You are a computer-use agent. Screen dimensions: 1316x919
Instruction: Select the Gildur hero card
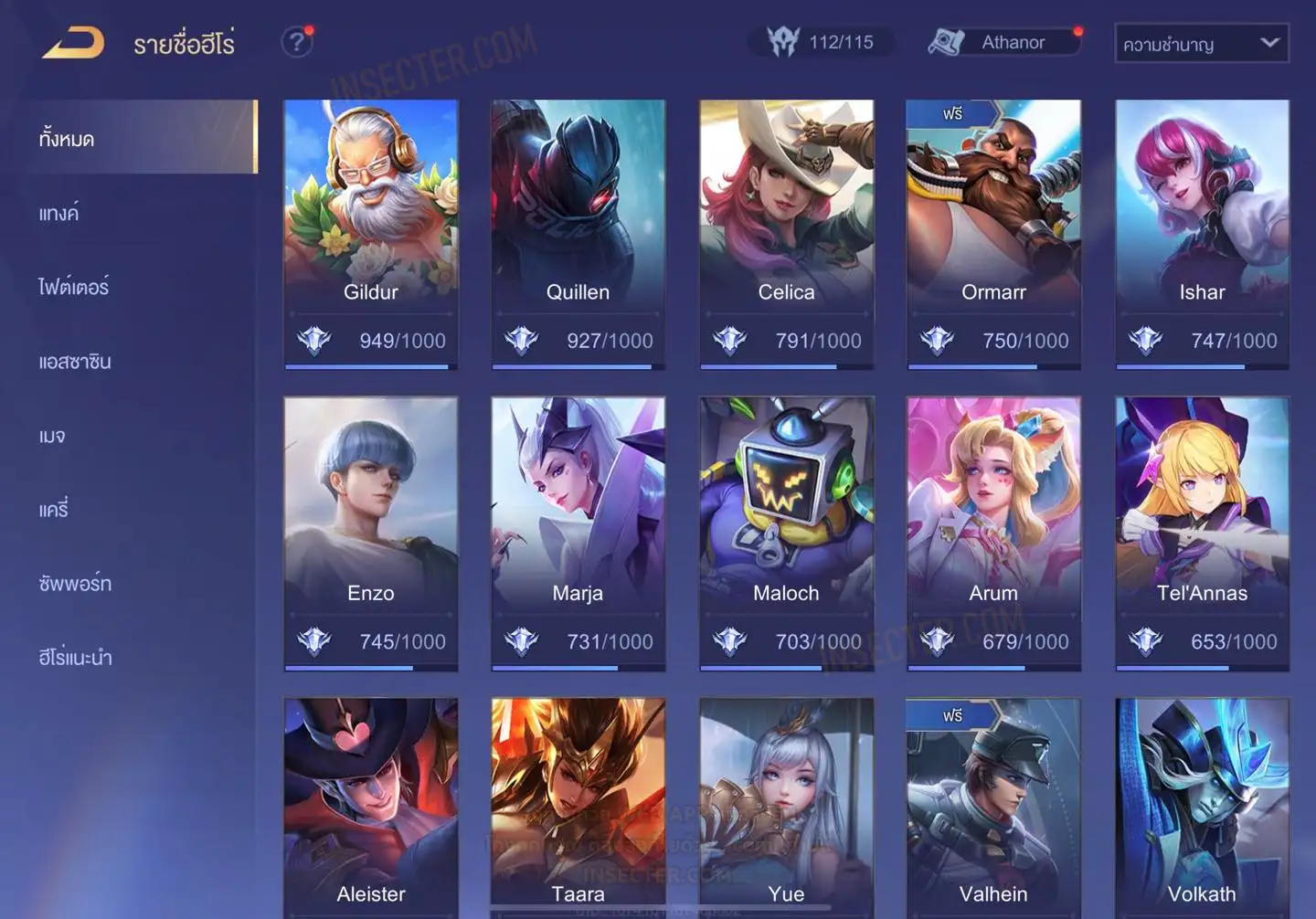click(371, 233)
